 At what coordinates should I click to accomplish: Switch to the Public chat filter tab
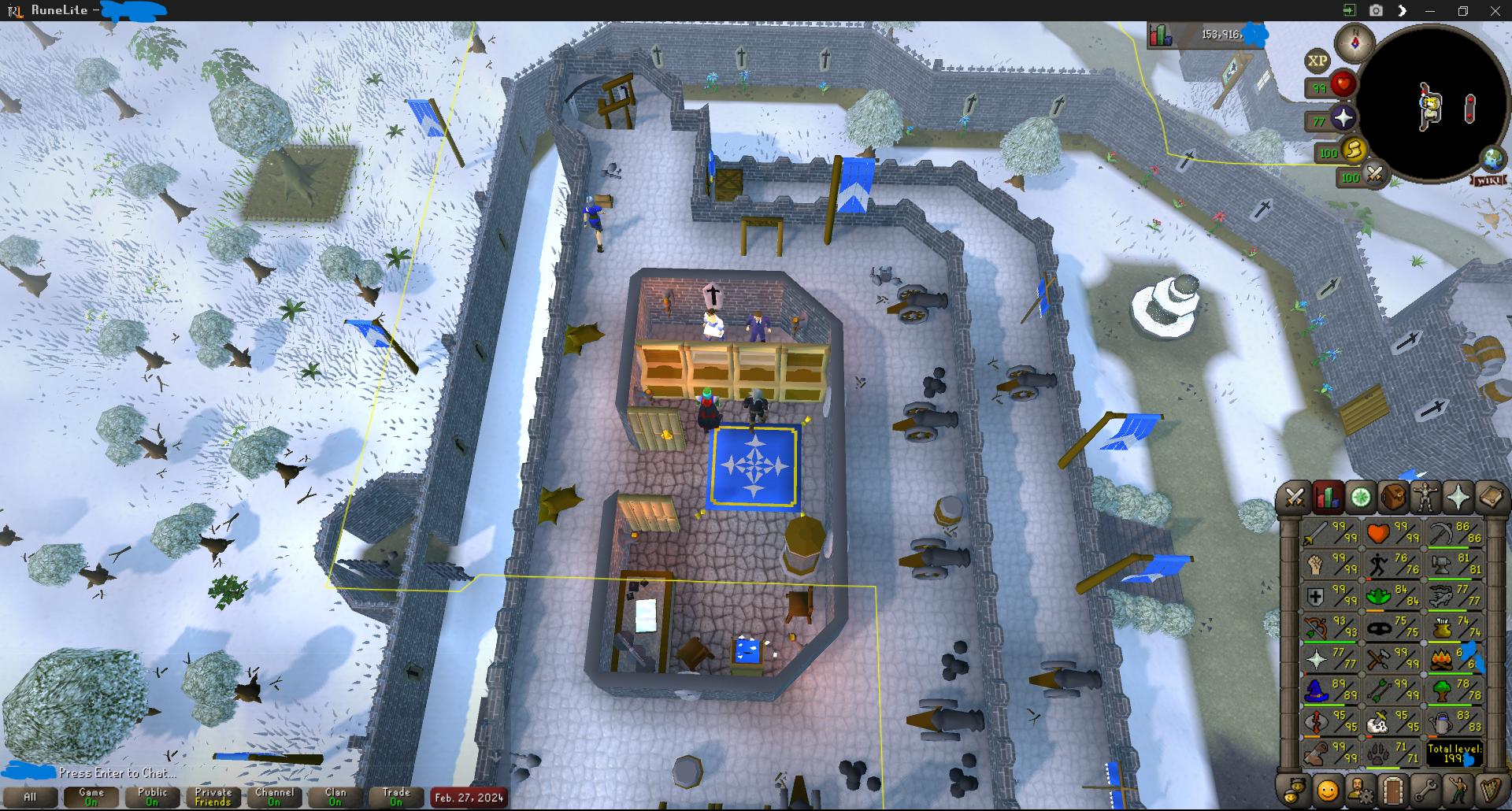click(152, 797)
